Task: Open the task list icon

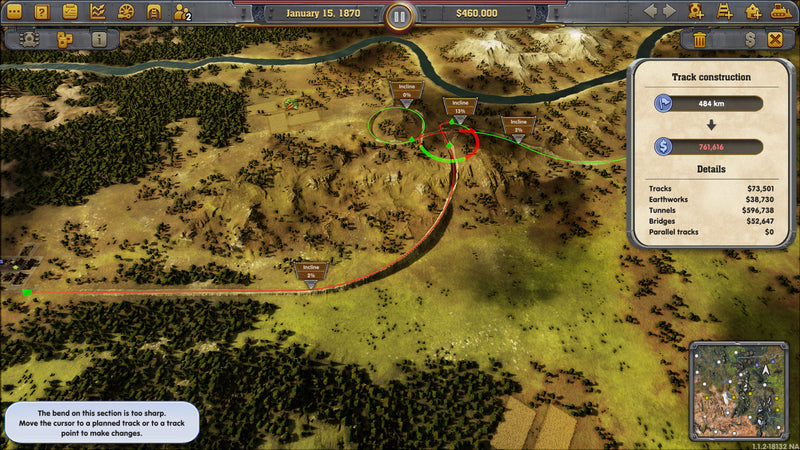Action: (x=70, y=13)
